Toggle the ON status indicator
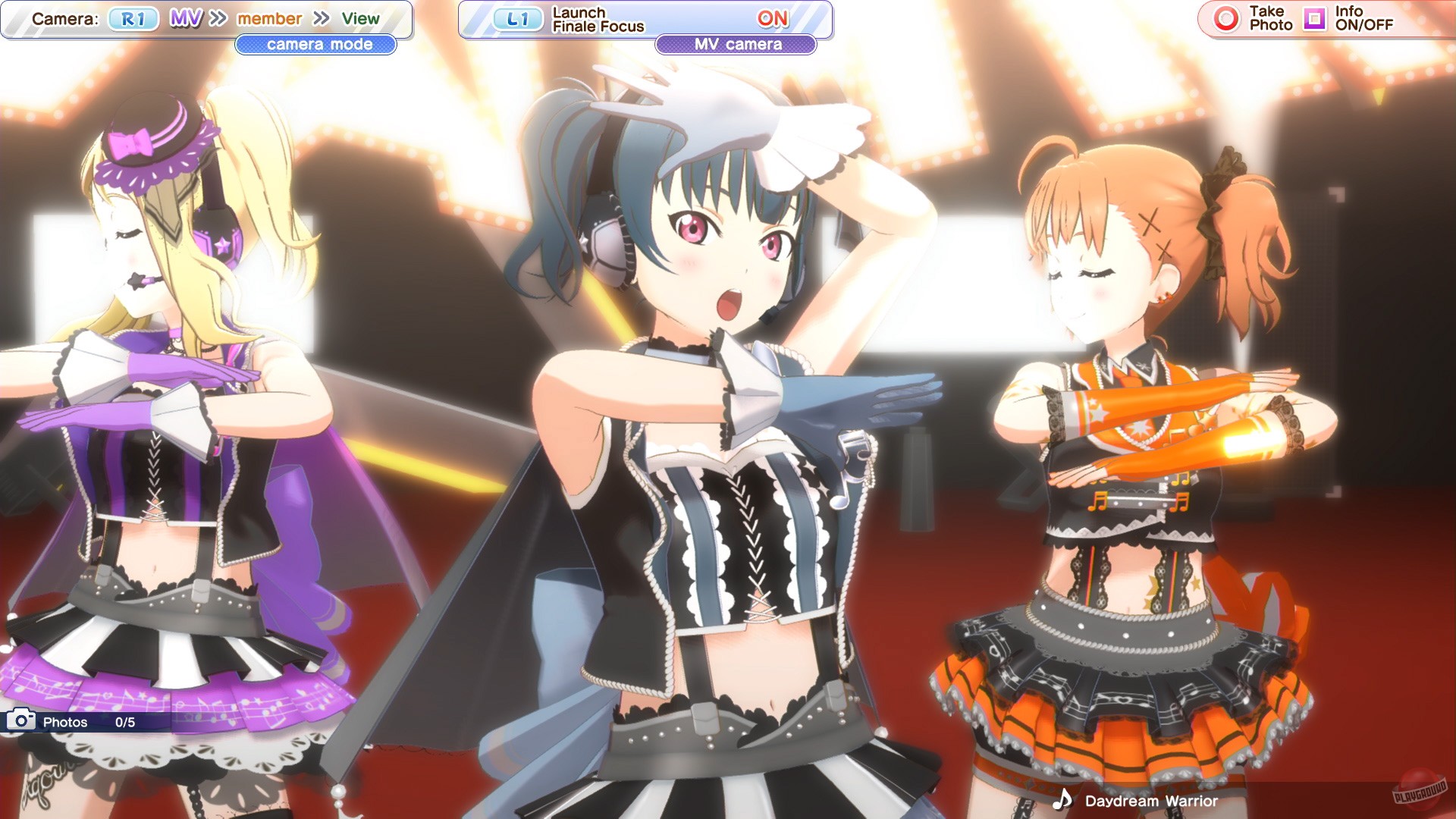 click(772, 18)
